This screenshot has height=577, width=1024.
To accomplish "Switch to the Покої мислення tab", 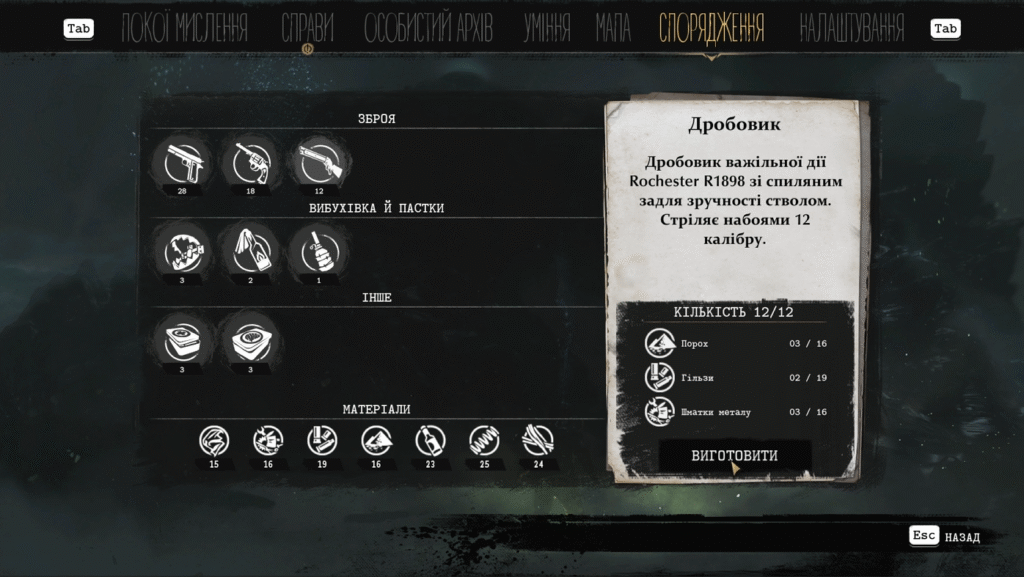I will 184,28.
